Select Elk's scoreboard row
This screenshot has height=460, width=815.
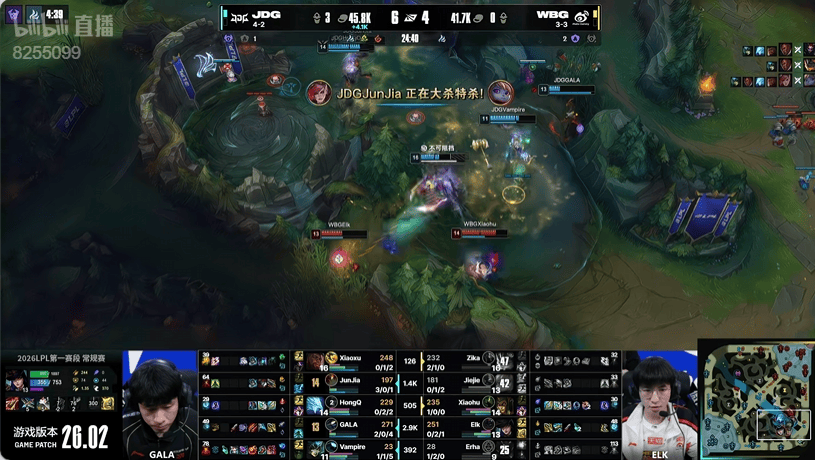pyautogui.click(x=468, y=426)
